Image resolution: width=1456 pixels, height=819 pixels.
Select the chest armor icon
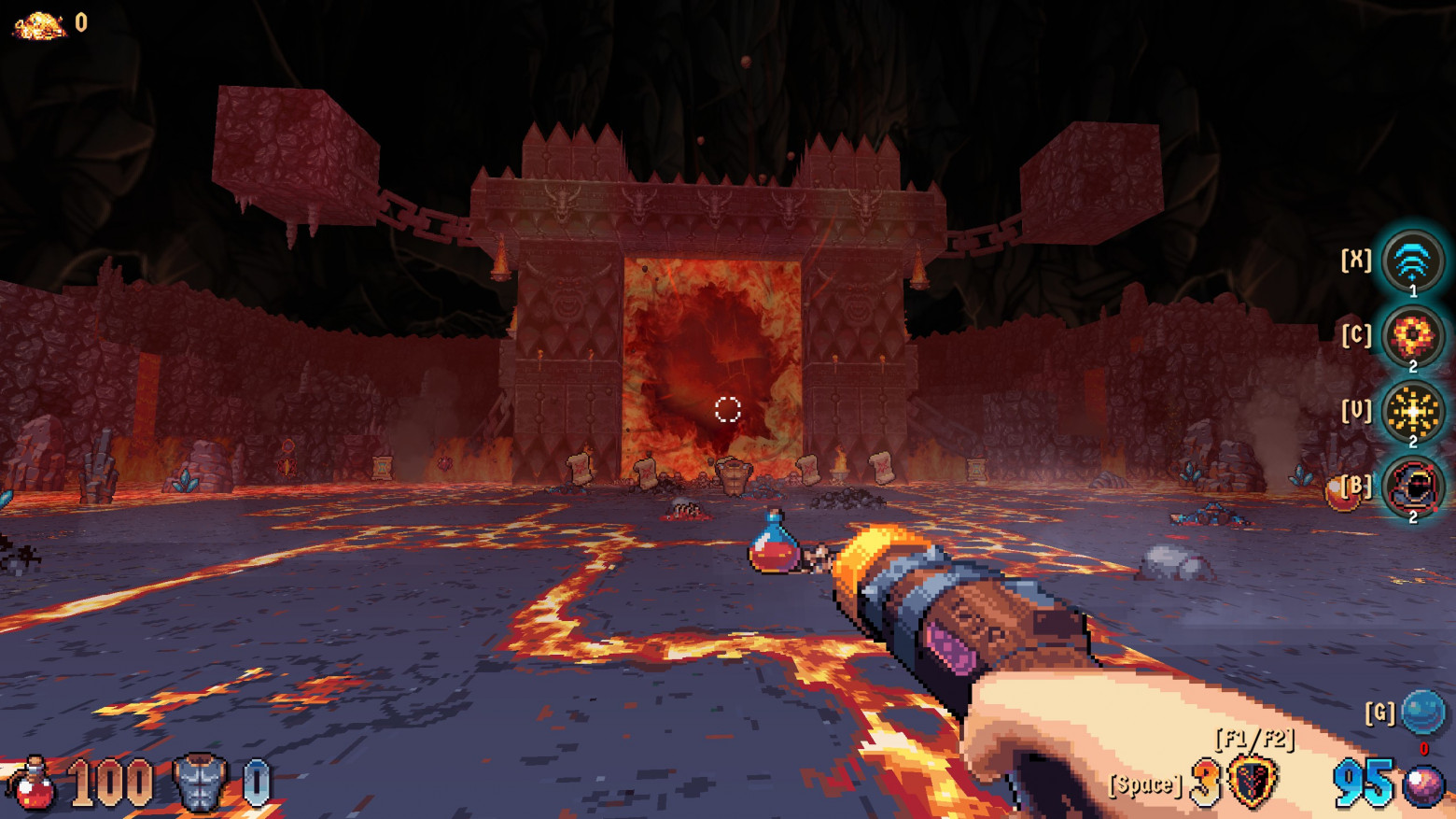click(x=200, y=783)
